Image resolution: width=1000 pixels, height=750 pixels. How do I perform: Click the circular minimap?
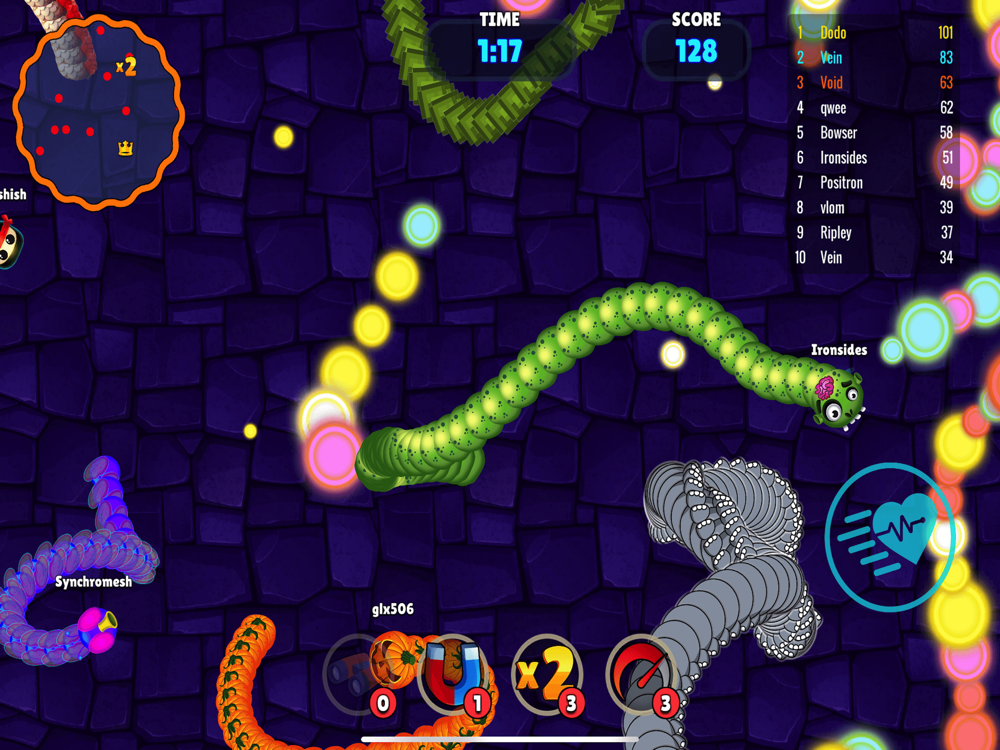98,112
